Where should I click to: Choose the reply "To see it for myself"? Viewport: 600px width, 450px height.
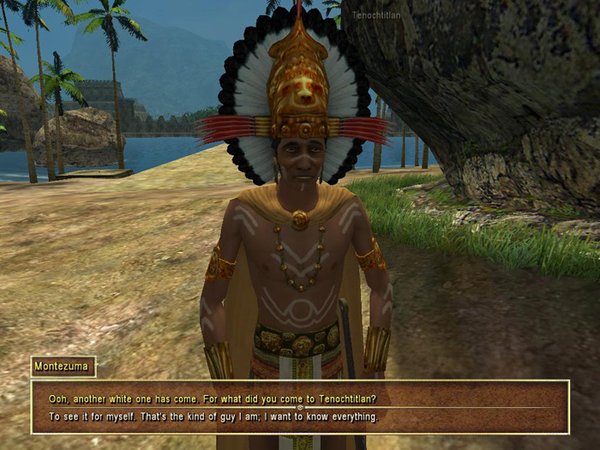[213, 417]
